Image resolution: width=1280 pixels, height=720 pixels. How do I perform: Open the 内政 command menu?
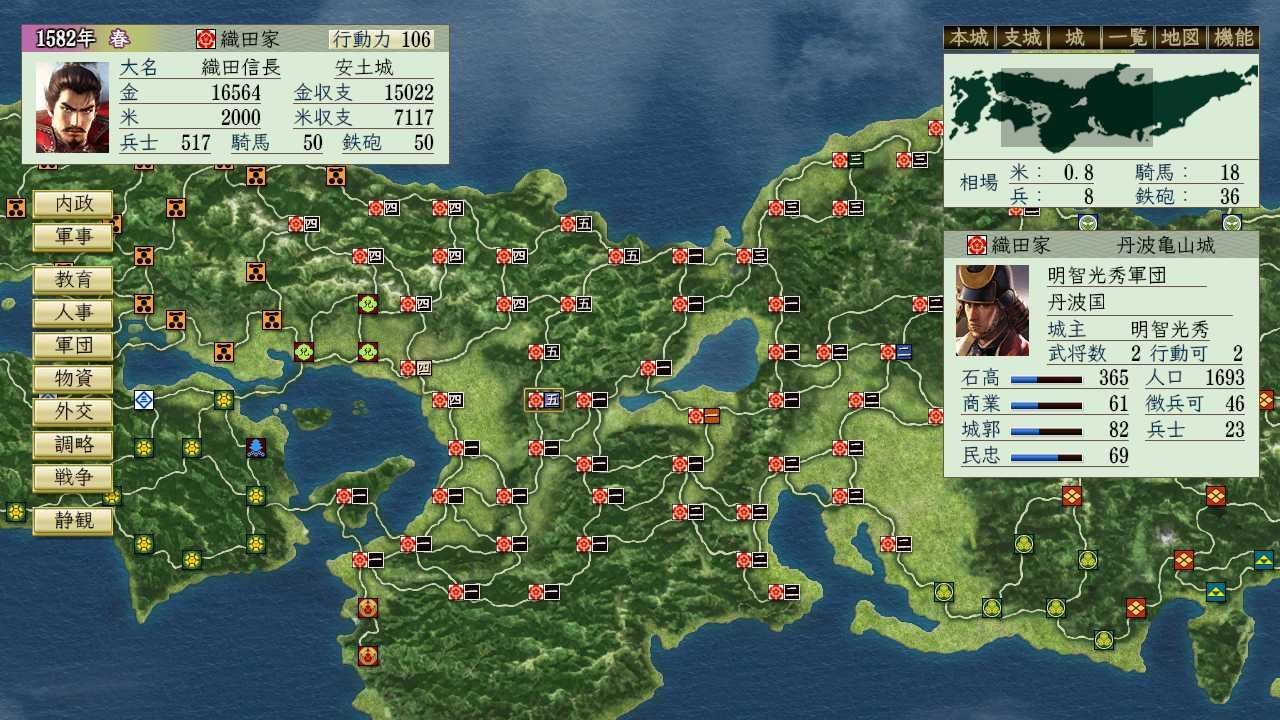coord(72,204)
